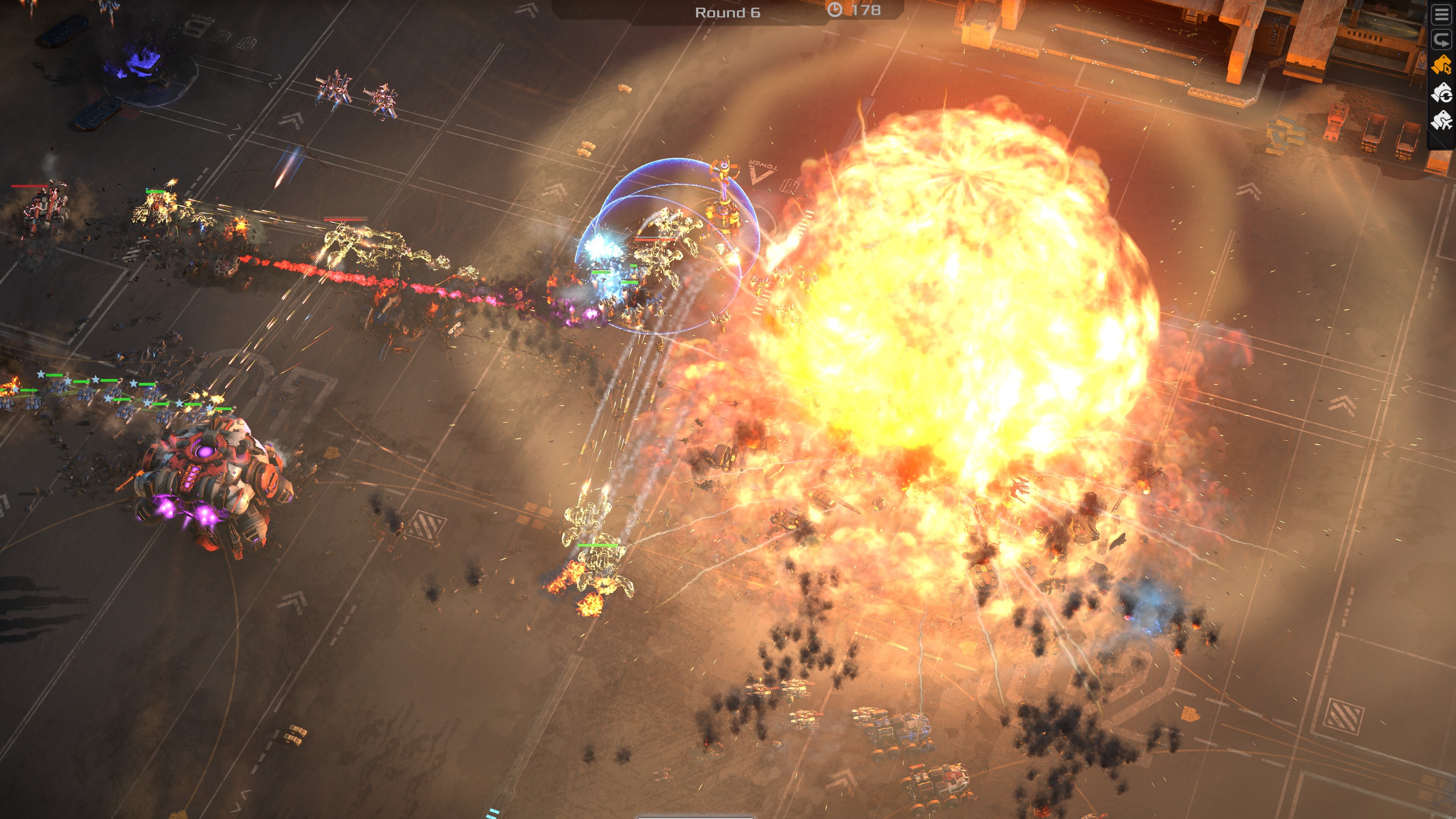Select the unit-tag with aircraft symbol icon
The height and width of the screenshot is (819, 1456).
pyautogui.click(x=1442, y=120)
